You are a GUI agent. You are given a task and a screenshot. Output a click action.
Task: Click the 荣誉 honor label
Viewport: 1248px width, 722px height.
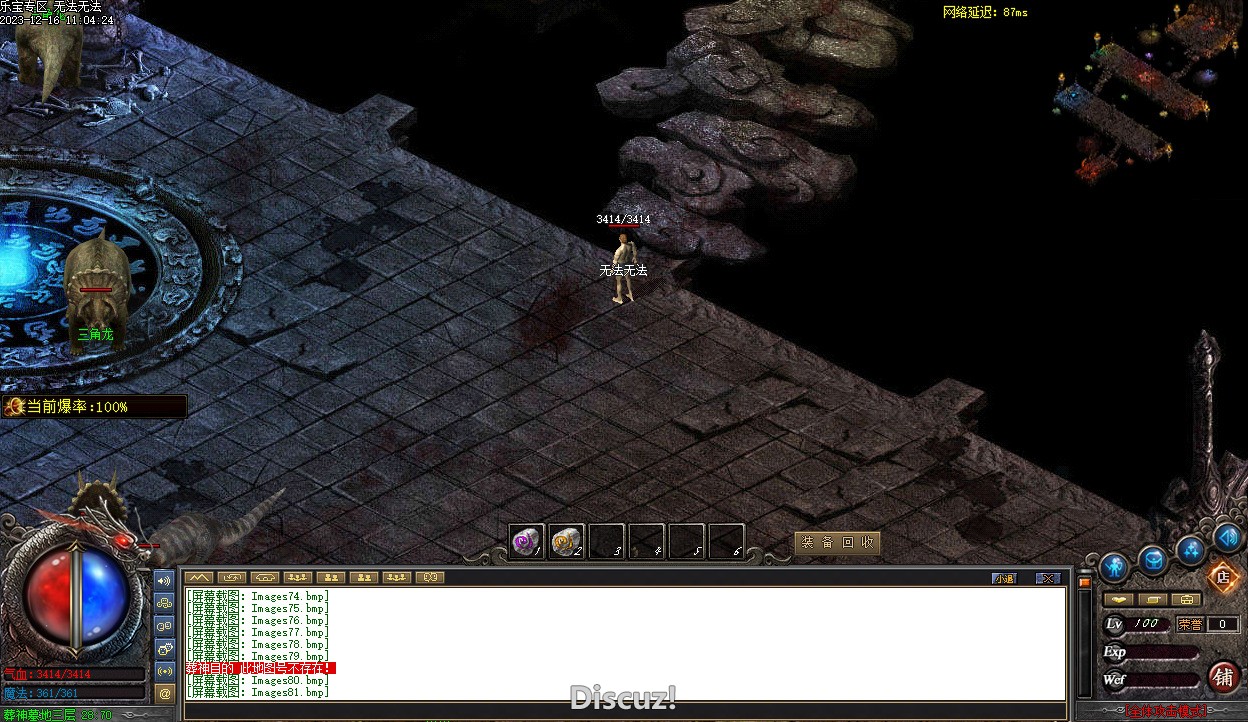point(1190,624)
